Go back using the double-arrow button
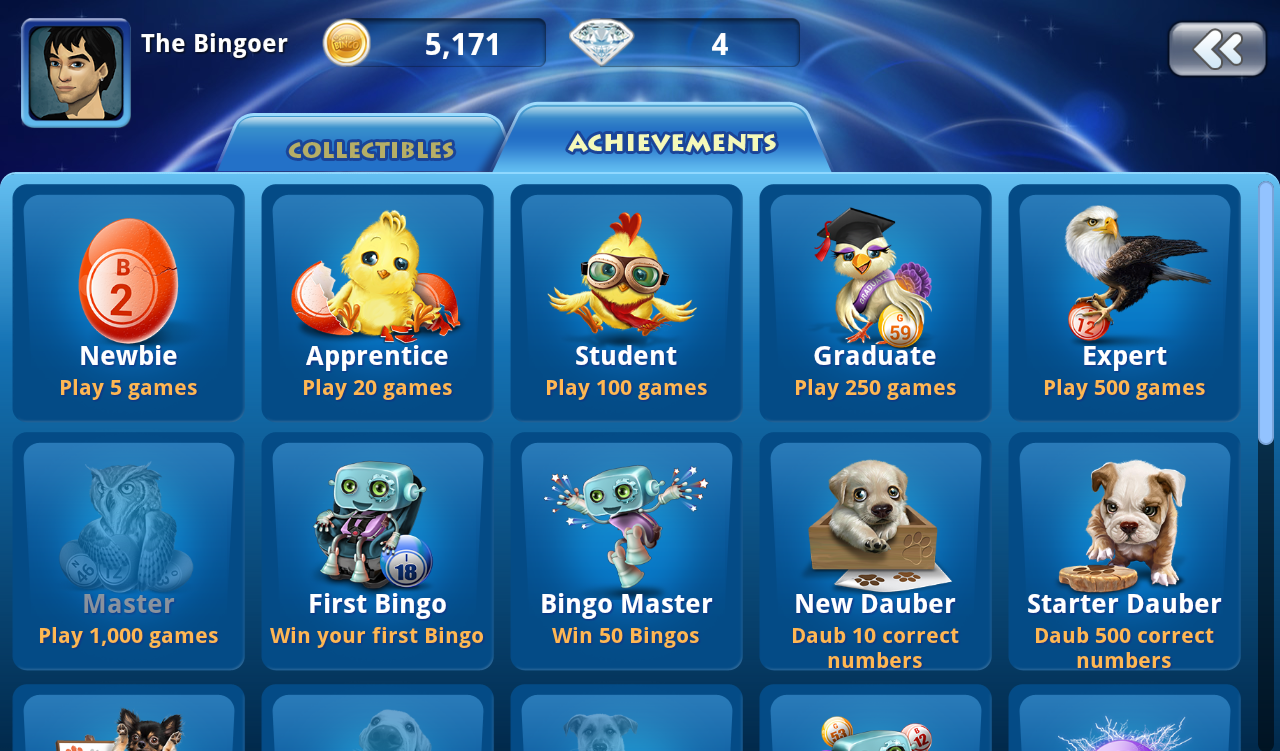This screenshot has width=1280, height=751. [x=1217, y=49]
